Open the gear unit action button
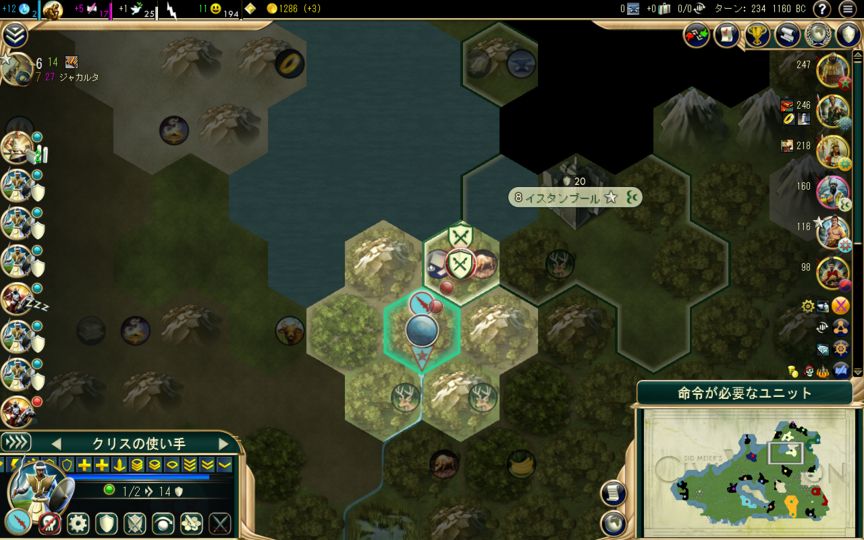Viewport: 864px width, 540px height. pos(77,522)
